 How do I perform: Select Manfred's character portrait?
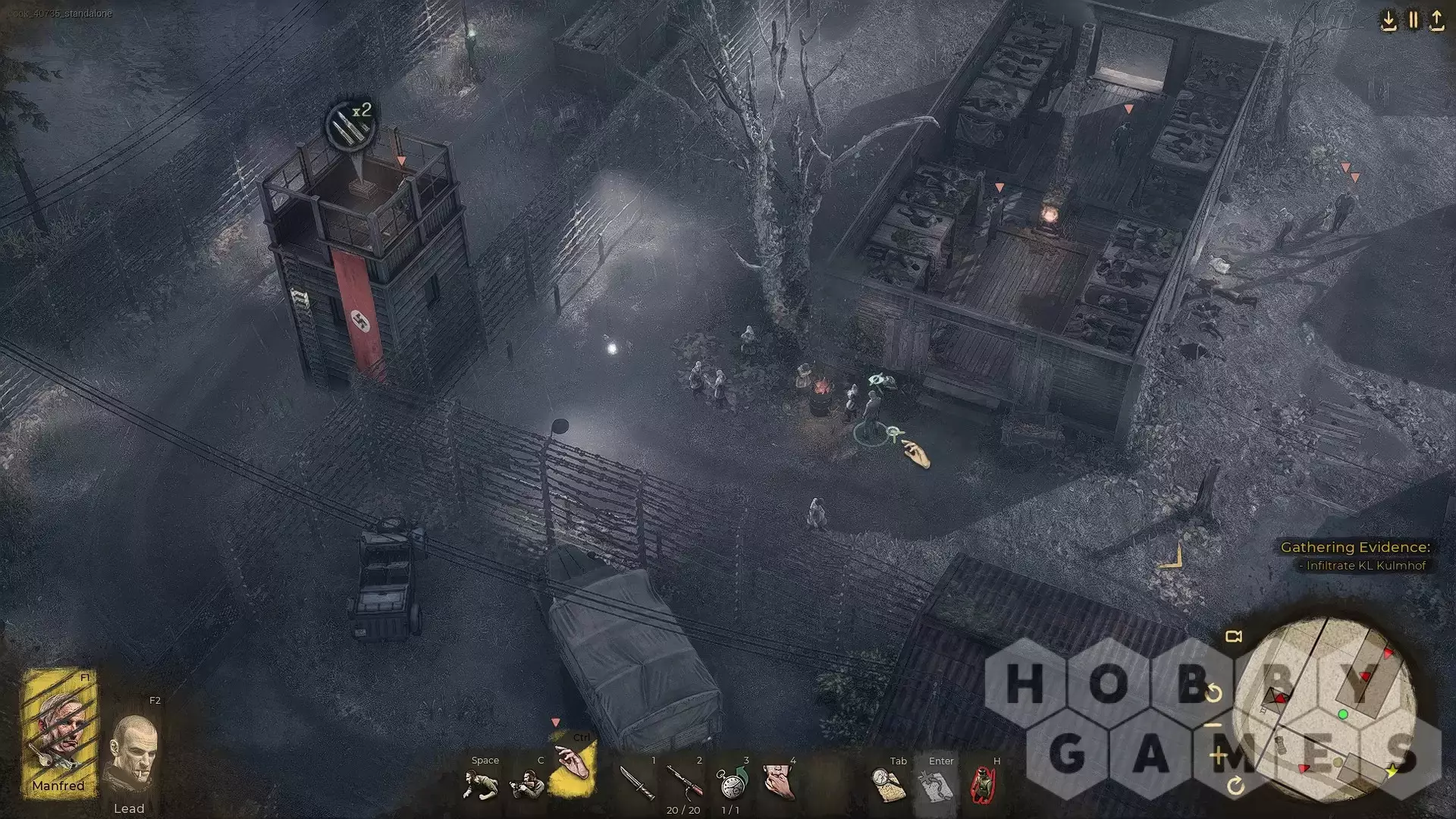pos(58,732)
